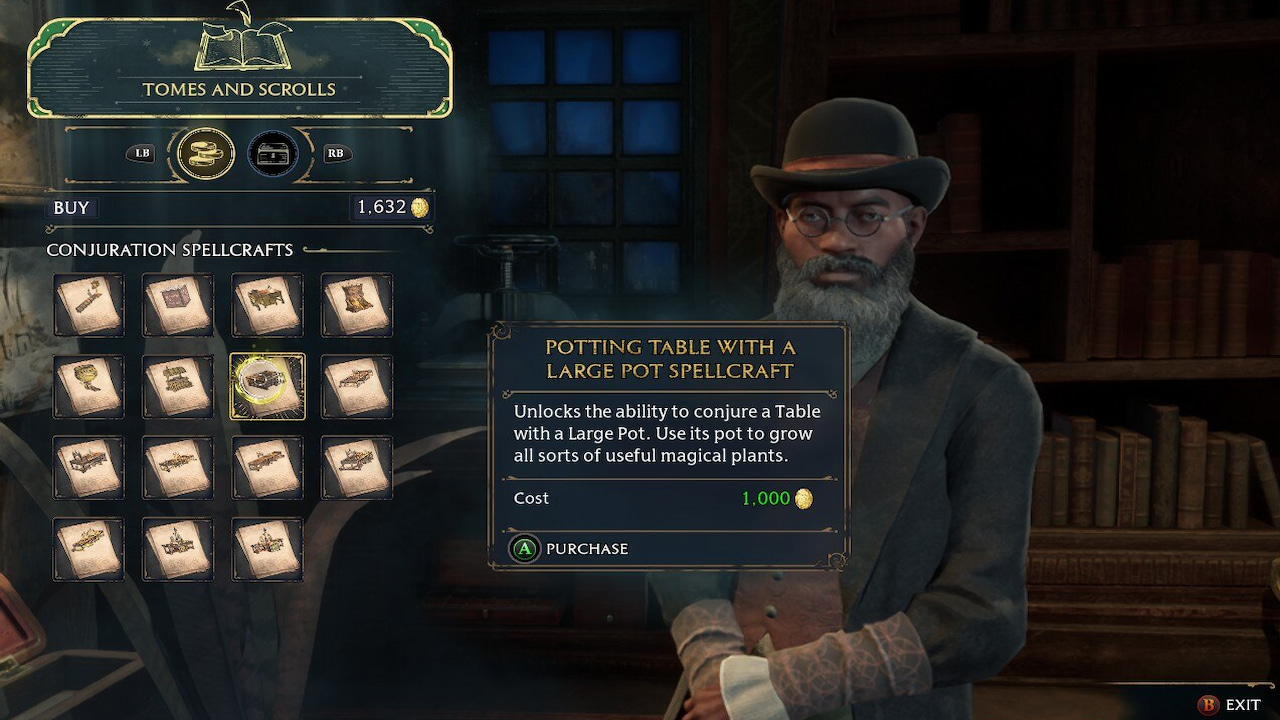Switch to the gold coins Buy tab

tap(206, 154)
